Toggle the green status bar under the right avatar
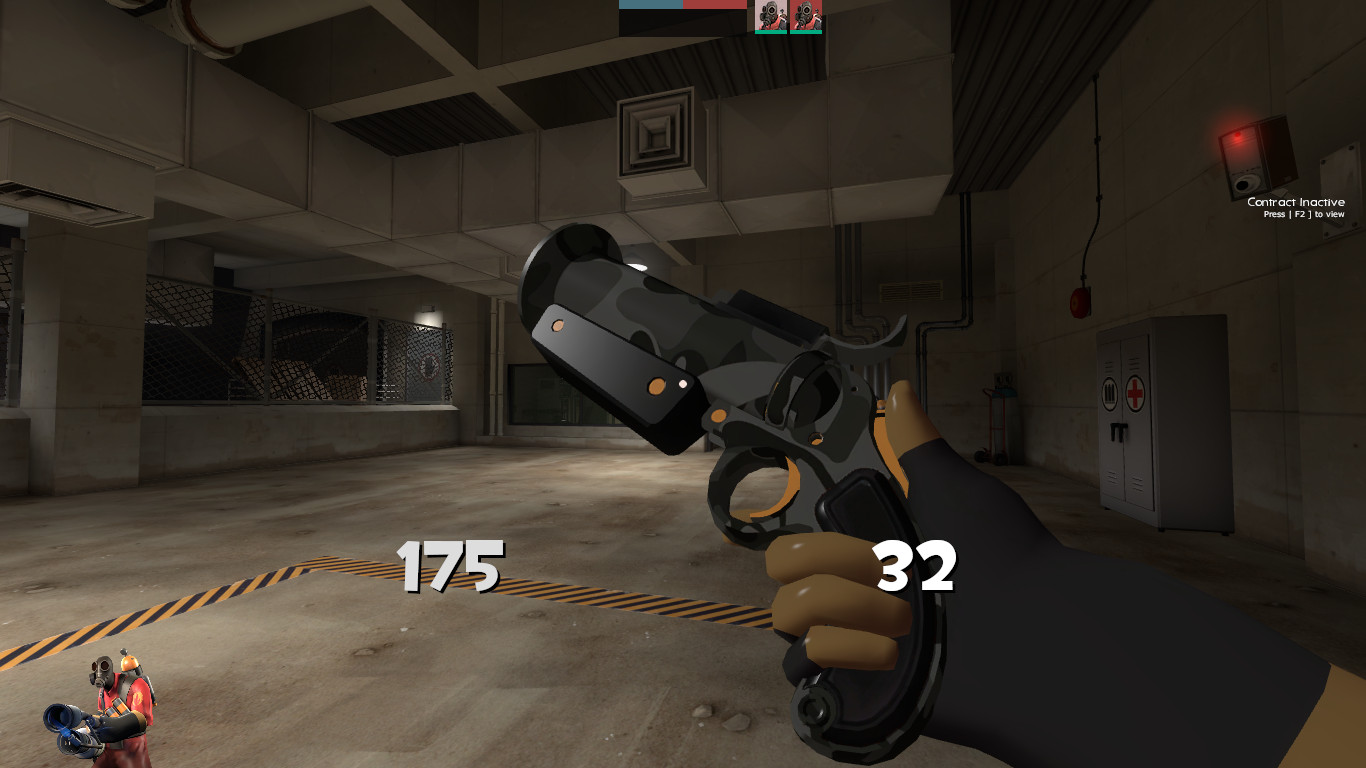 806,32
